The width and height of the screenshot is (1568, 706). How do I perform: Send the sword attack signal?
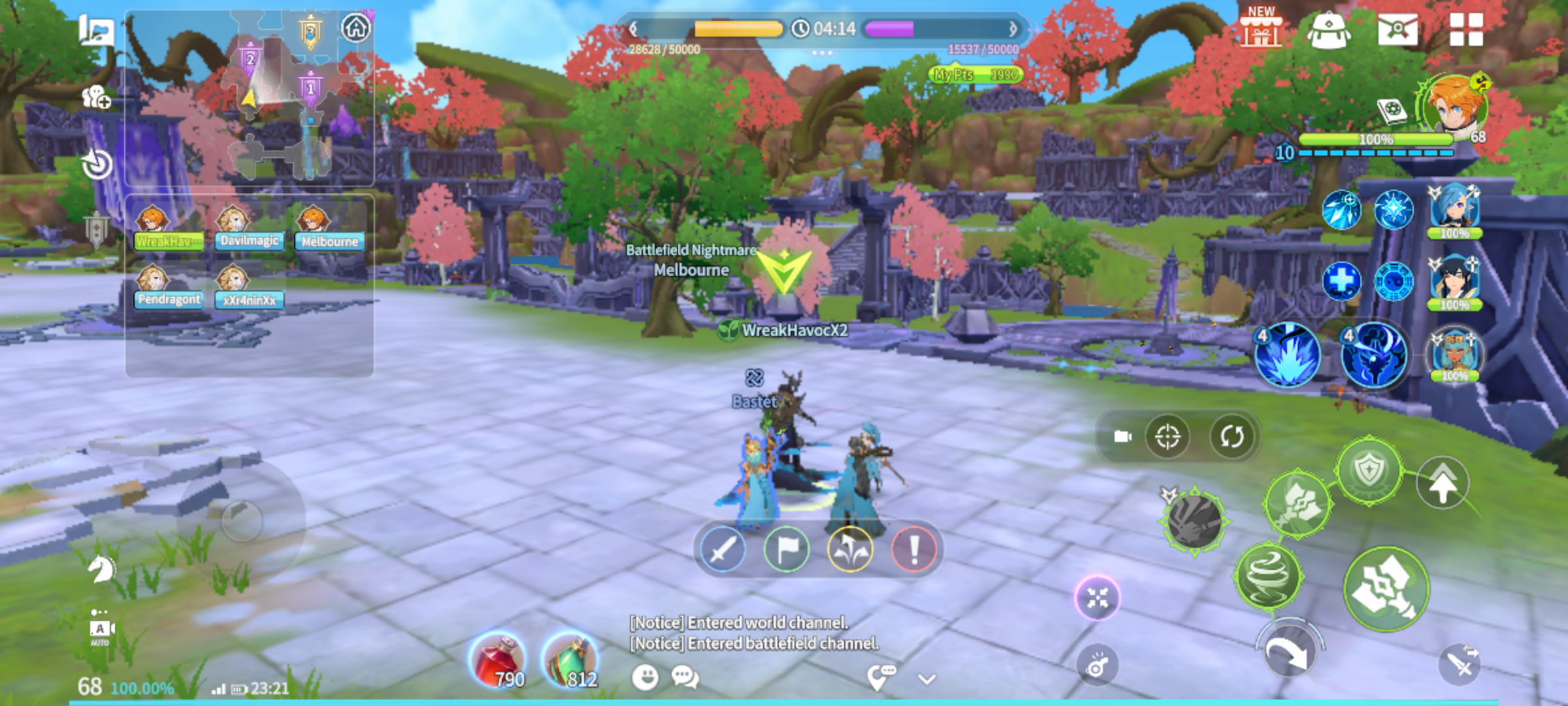coord(723,550)
